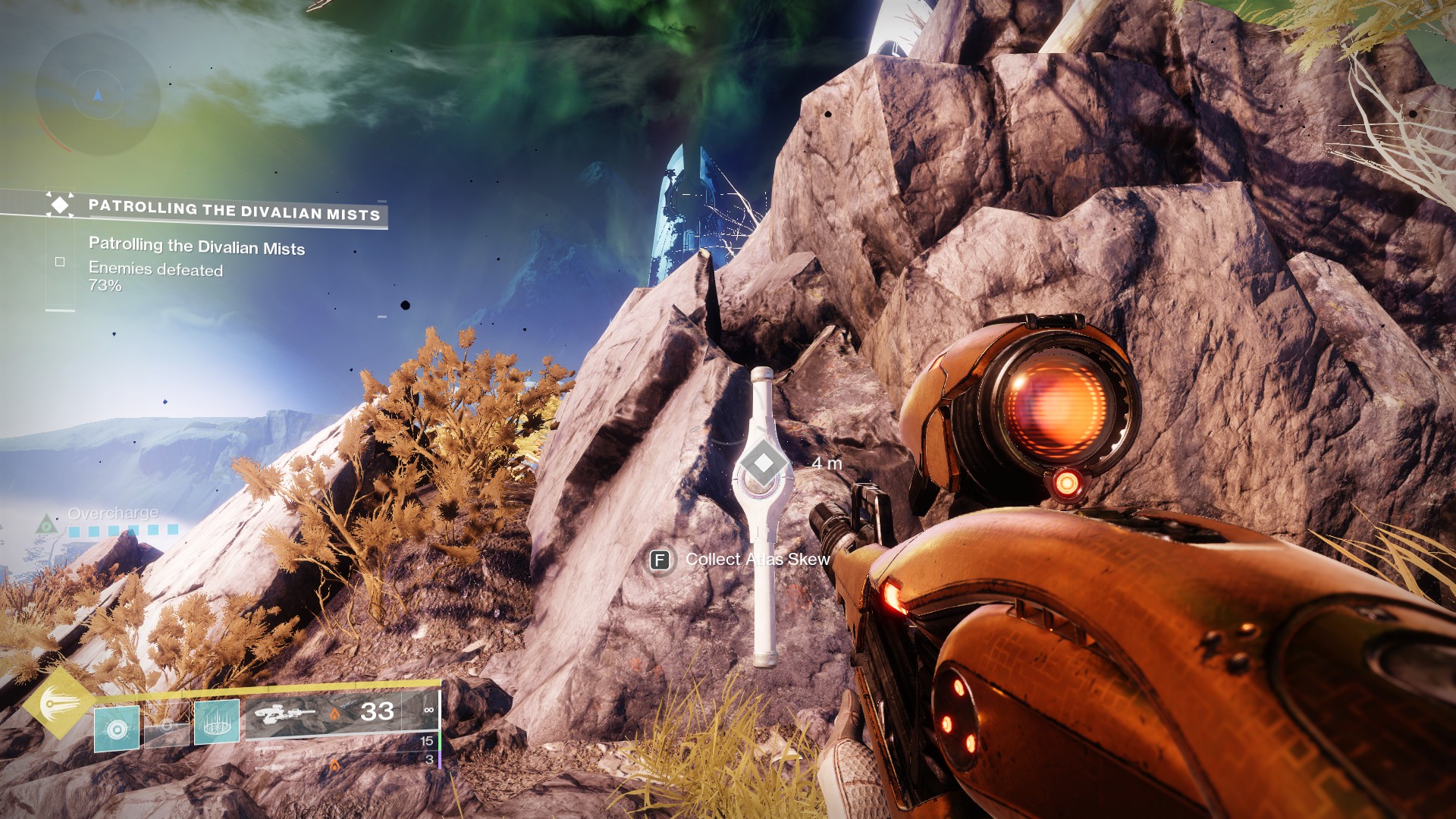
Task: Select the Atlas Skew diamond waypoint marker
Action: pos(763,463)
